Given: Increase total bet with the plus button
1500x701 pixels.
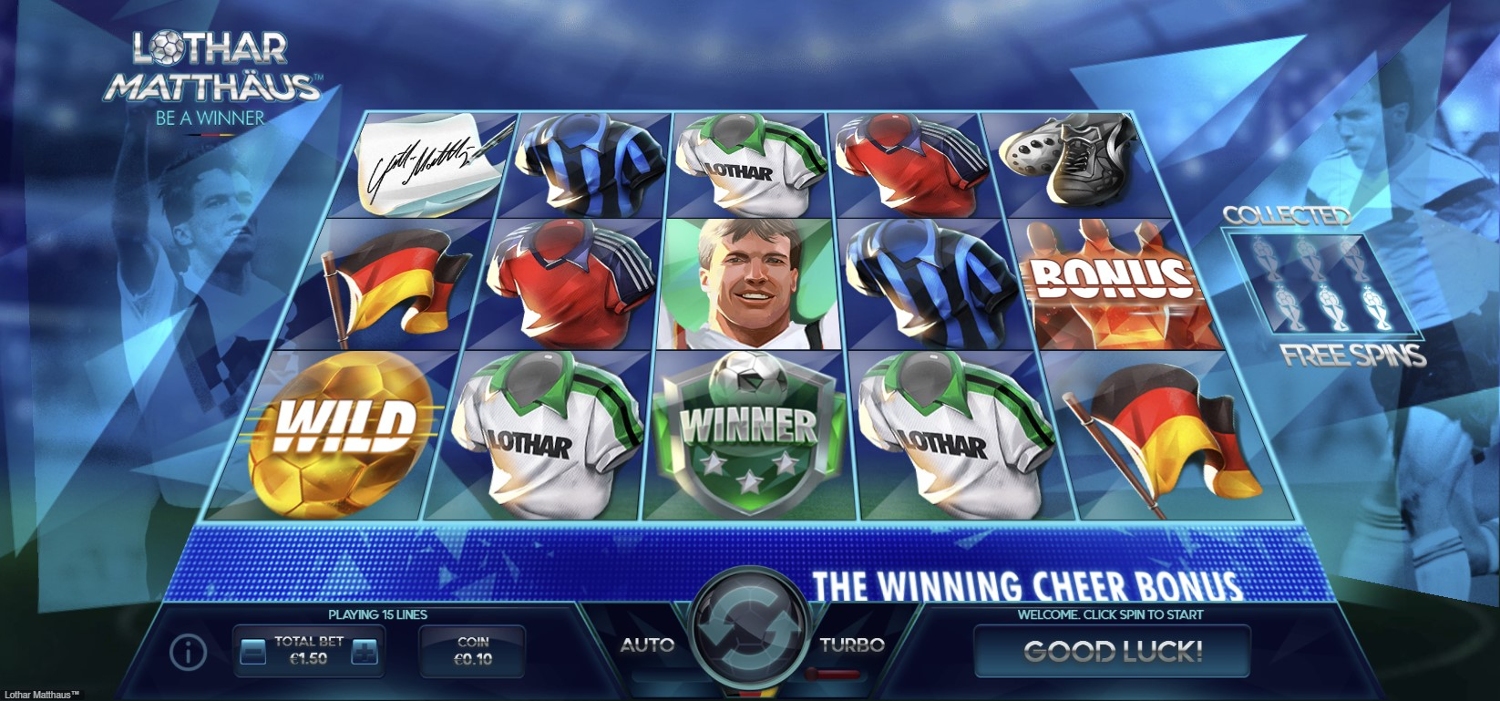Looking at the screenshot, I should (x=365, y=653).
